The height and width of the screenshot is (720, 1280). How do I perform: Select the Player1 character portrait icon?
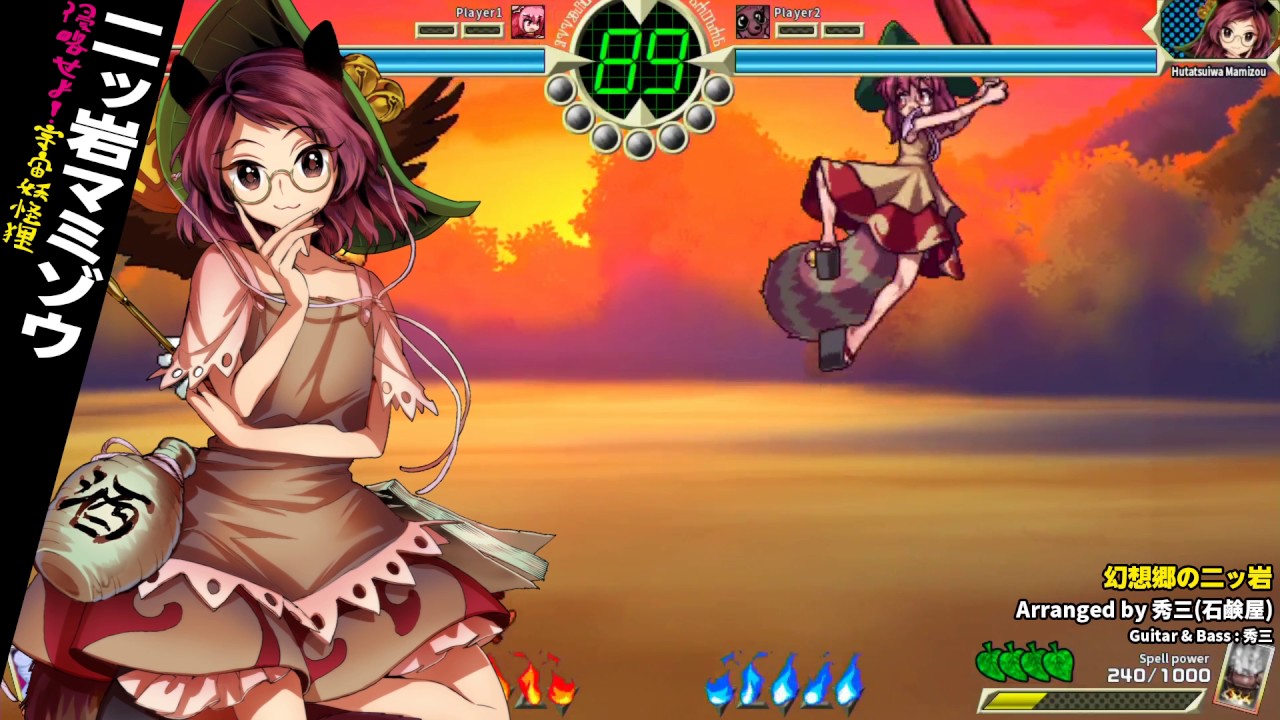[x=528, y=23]
